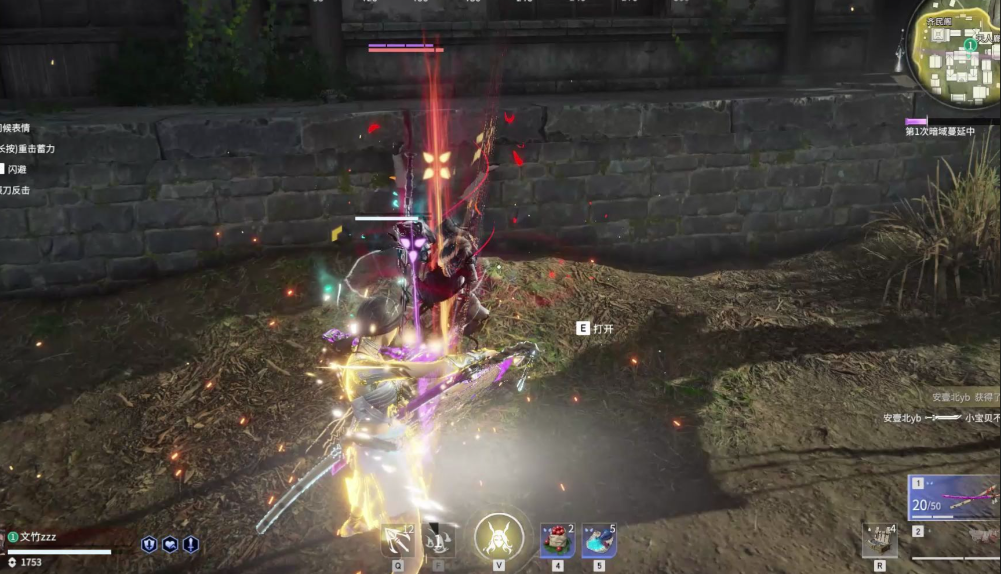Select the skill icon next to the grappling hook
Screen dimensions: 1001x574
pyautogui.click(x=438, y=541)
